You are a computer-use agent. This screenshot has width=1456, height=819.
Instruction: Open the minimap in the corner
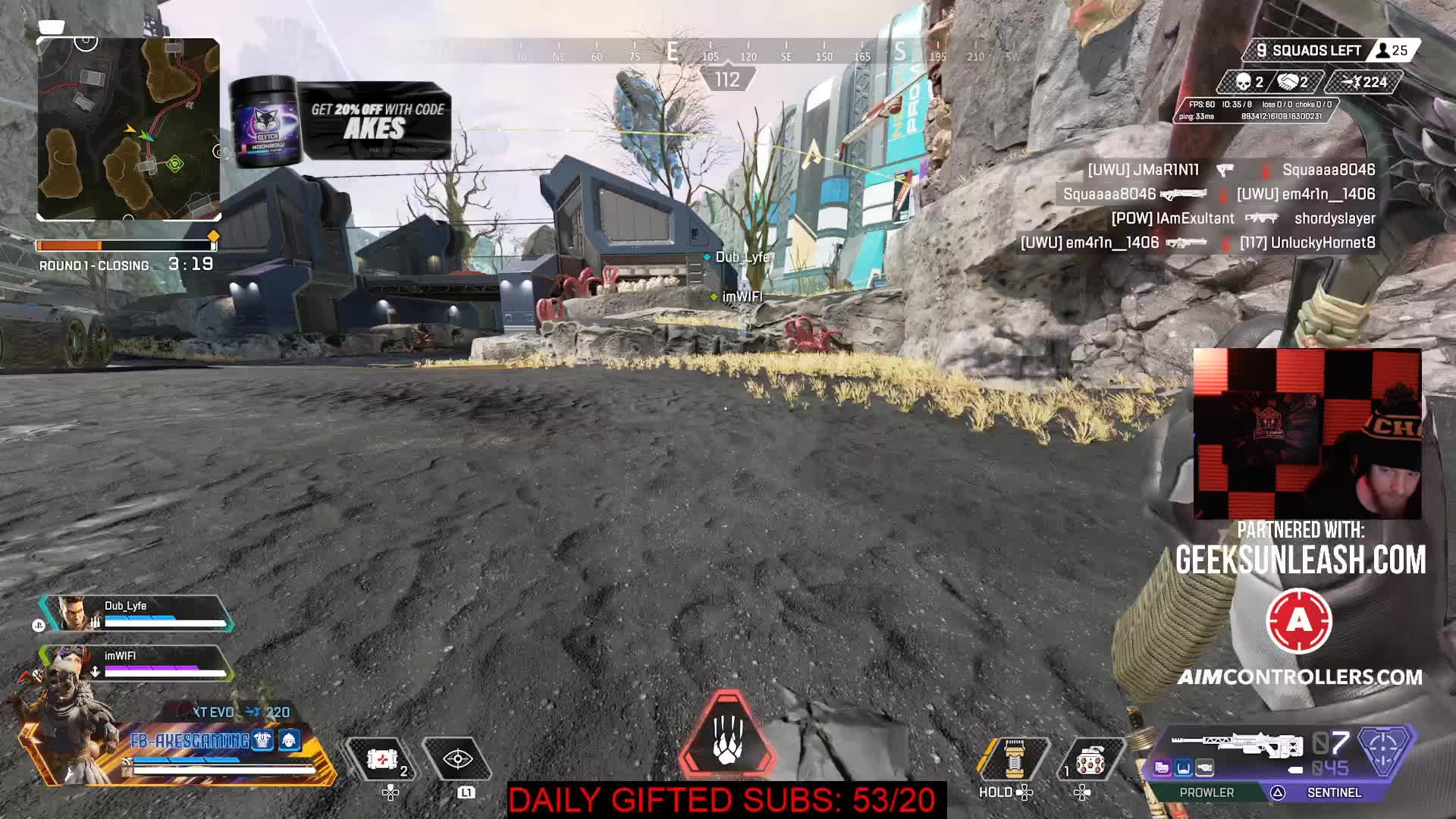point(129,129)
